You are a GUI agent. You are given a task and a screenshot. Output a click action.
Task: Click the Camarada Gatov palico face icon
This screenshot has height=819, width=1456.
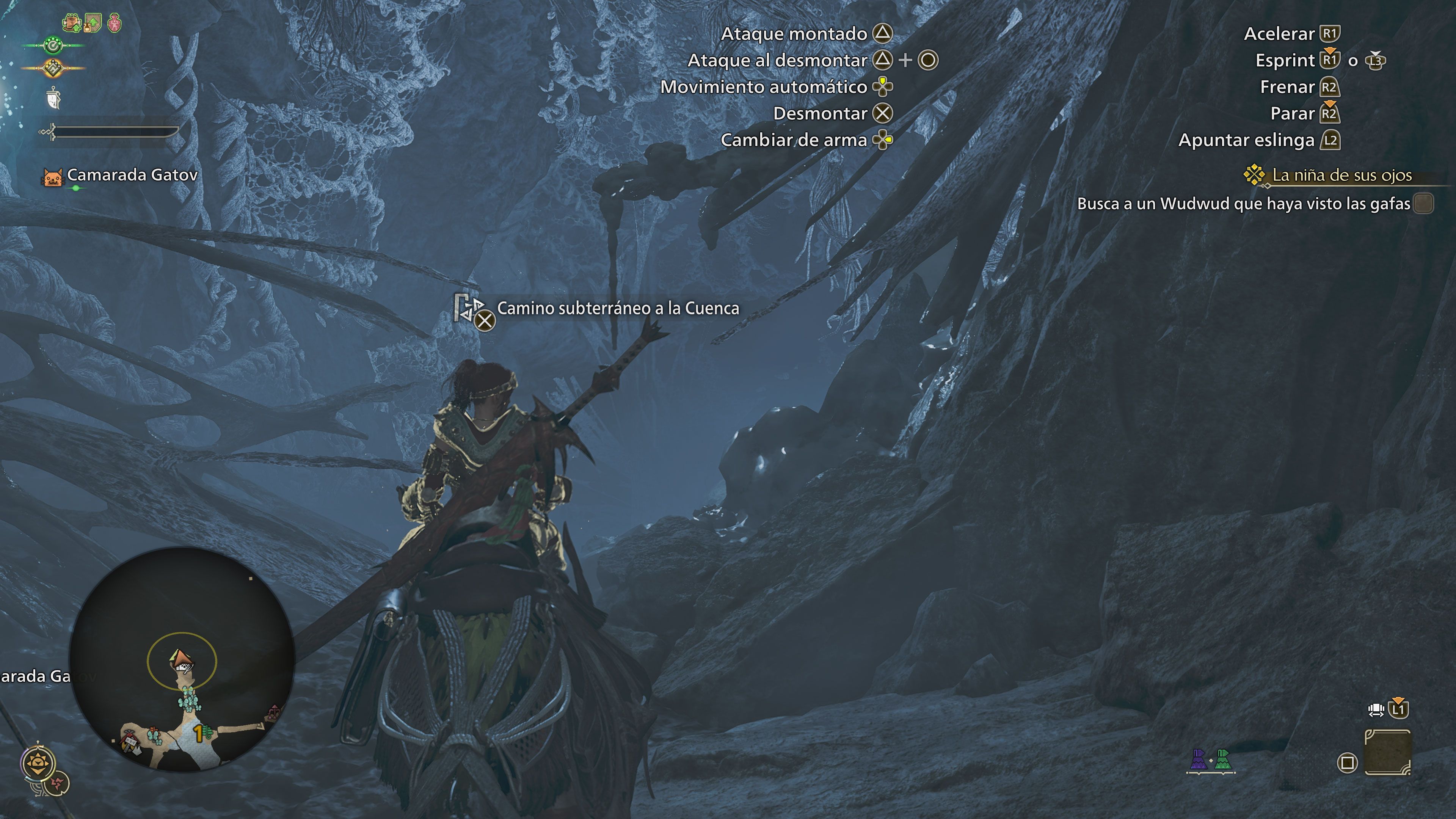(x=54, y=176)
